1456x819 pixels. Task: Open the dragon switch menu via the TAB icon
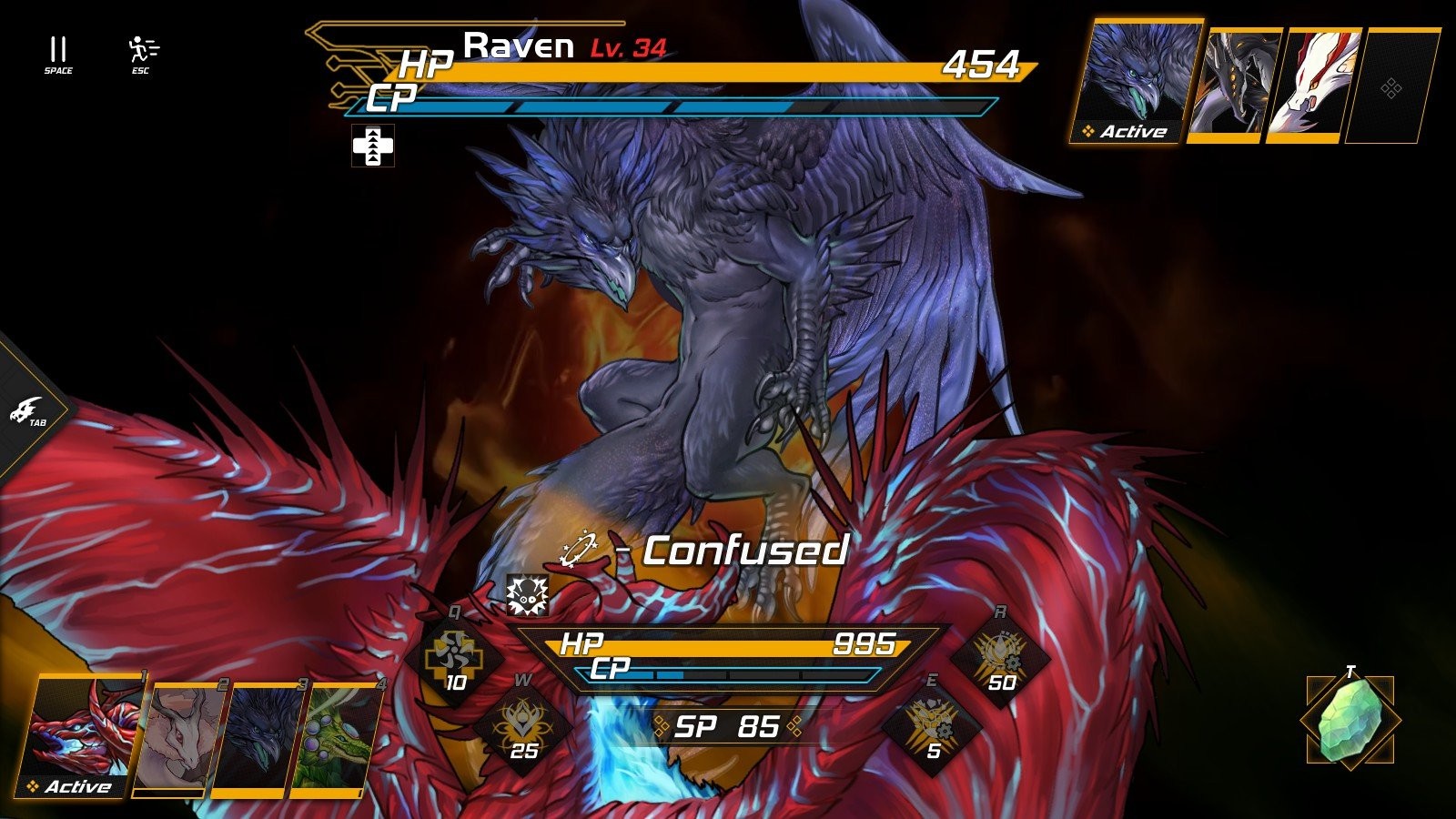(27, 409)
